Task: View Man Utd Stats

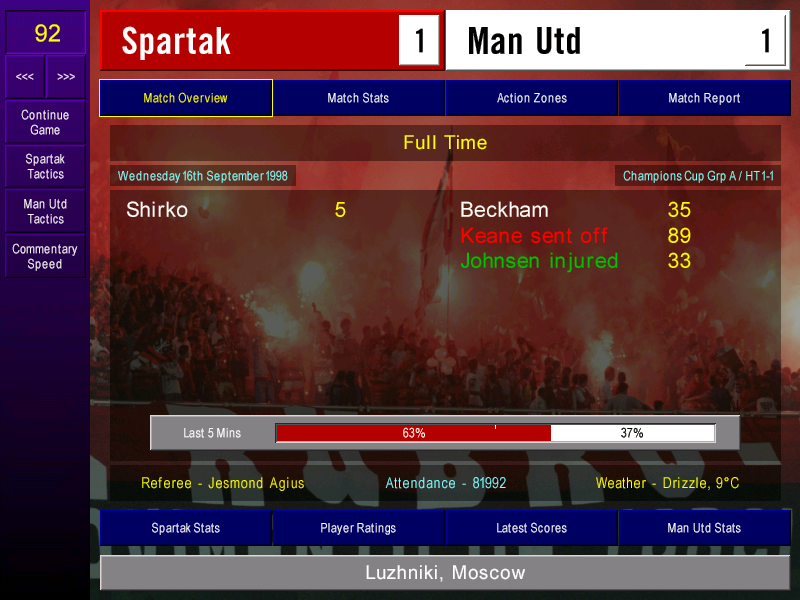Action: [704, 528]
